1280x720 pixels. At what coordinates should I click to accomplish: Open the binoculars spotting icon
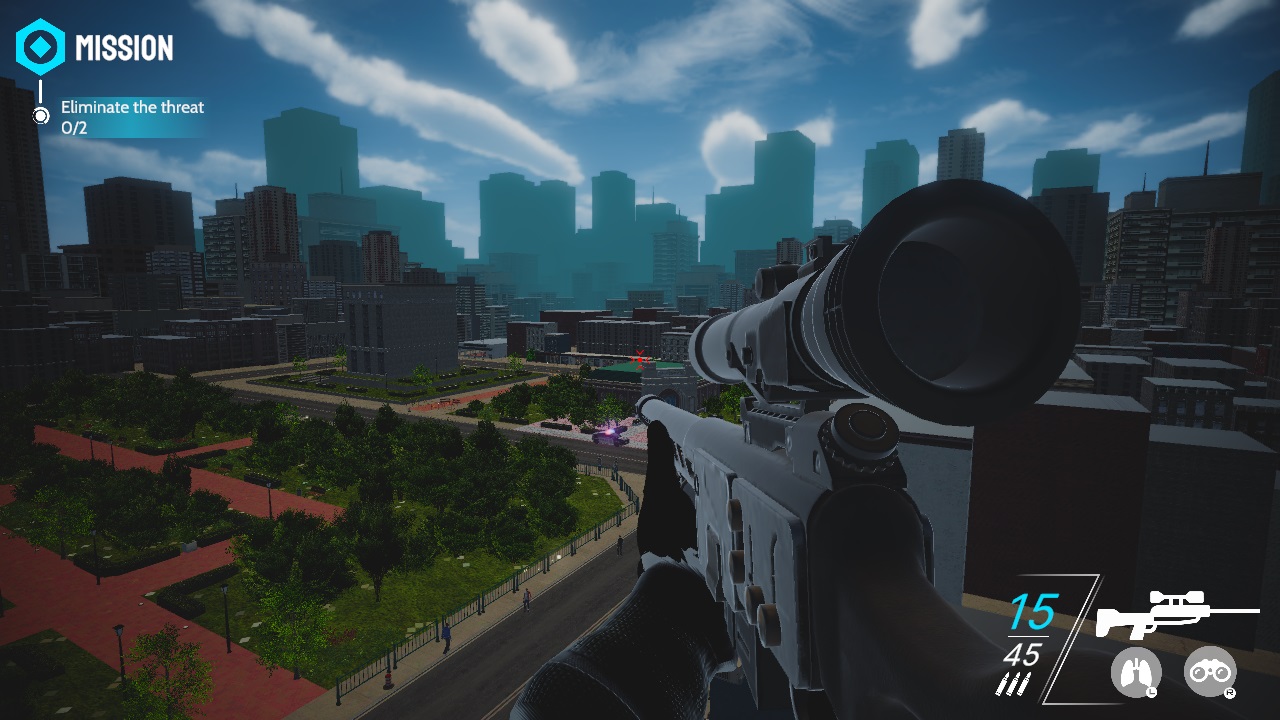[1209, 672]
